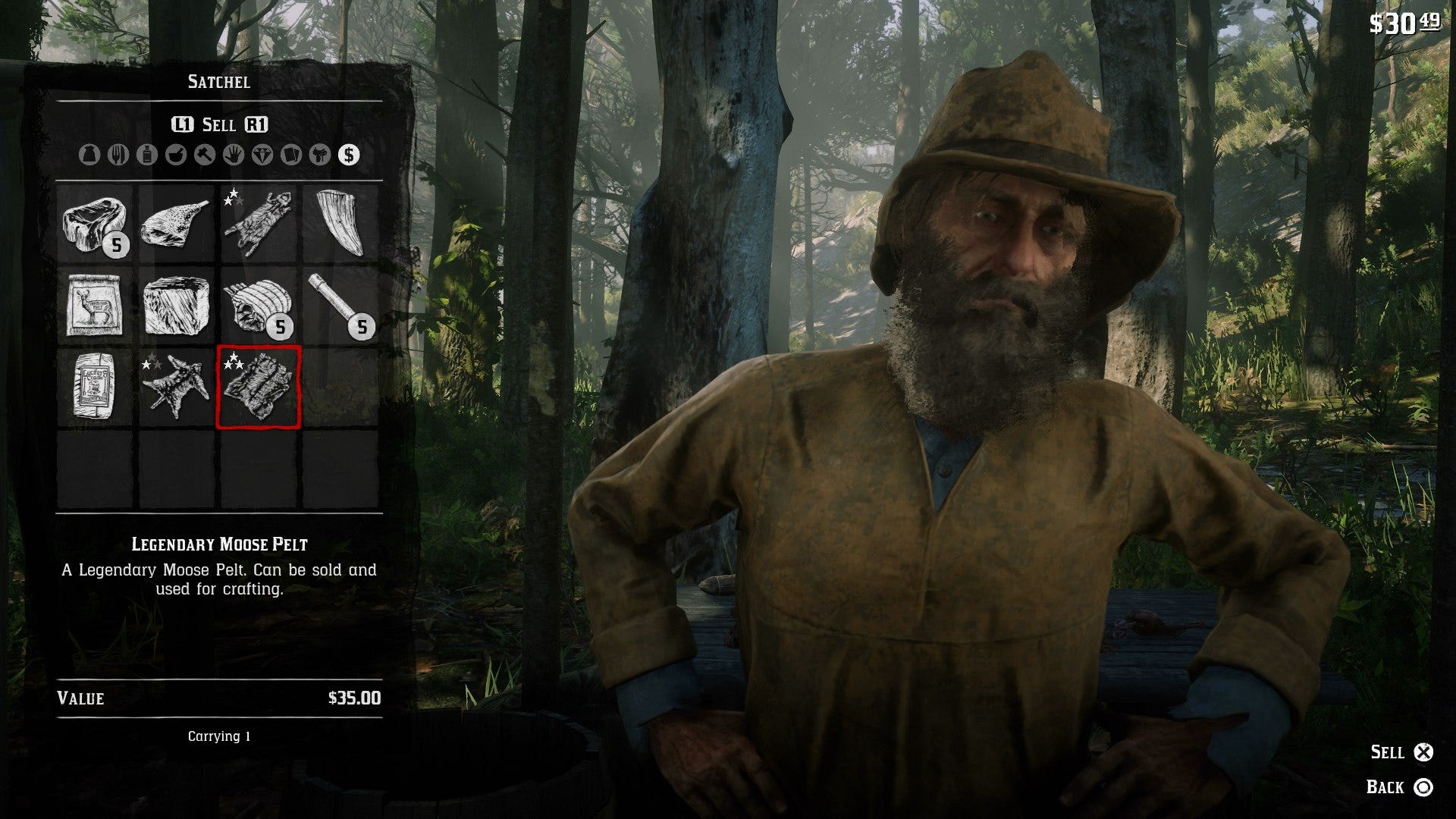This screenshot has height=819, width=1456.
Task: Choose the square block of meat
Action: click(x=177, y=306)
